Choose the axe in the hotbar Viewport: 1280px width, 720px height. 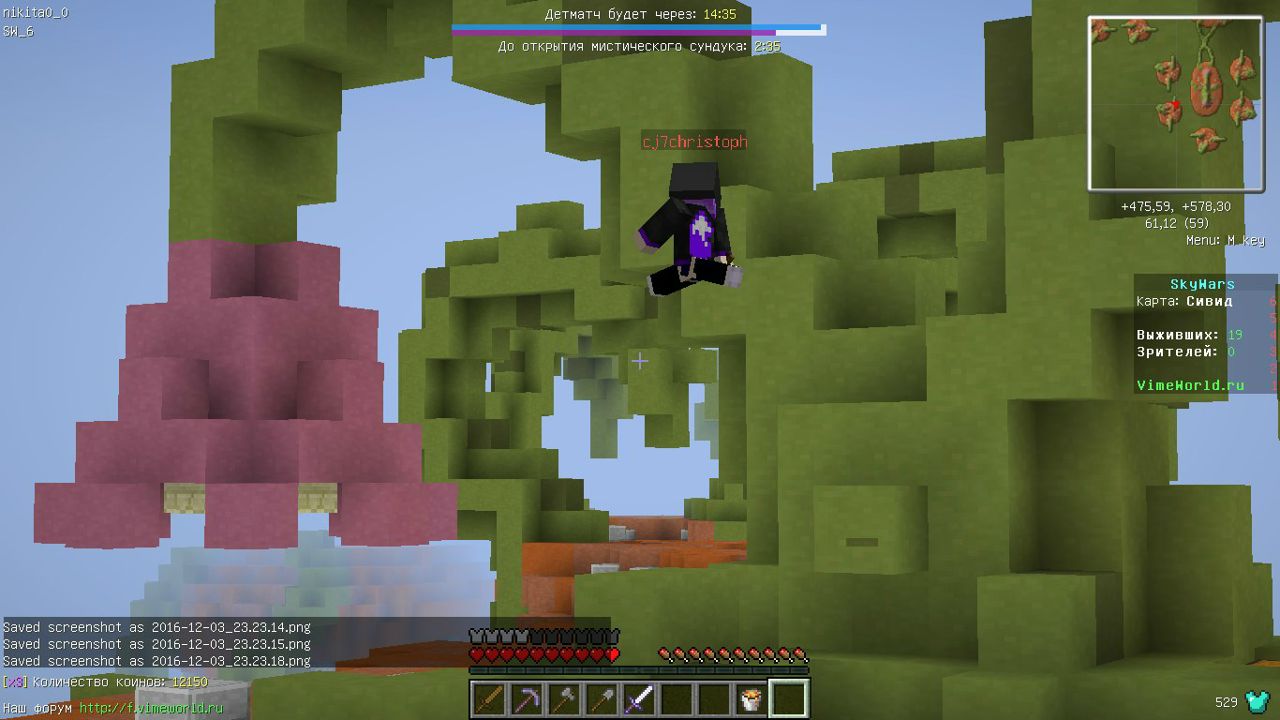pos(564,699)
